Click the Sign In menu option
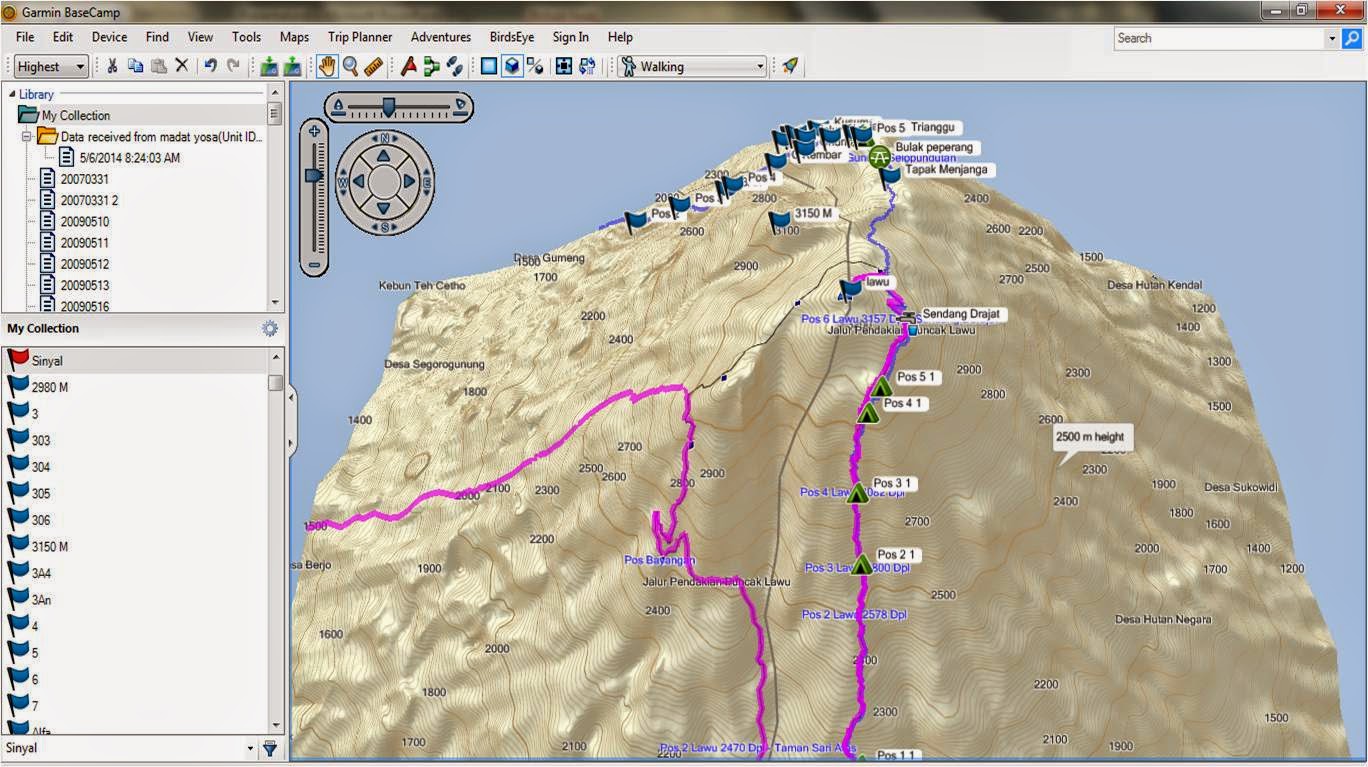 click(x=570, y=37)
